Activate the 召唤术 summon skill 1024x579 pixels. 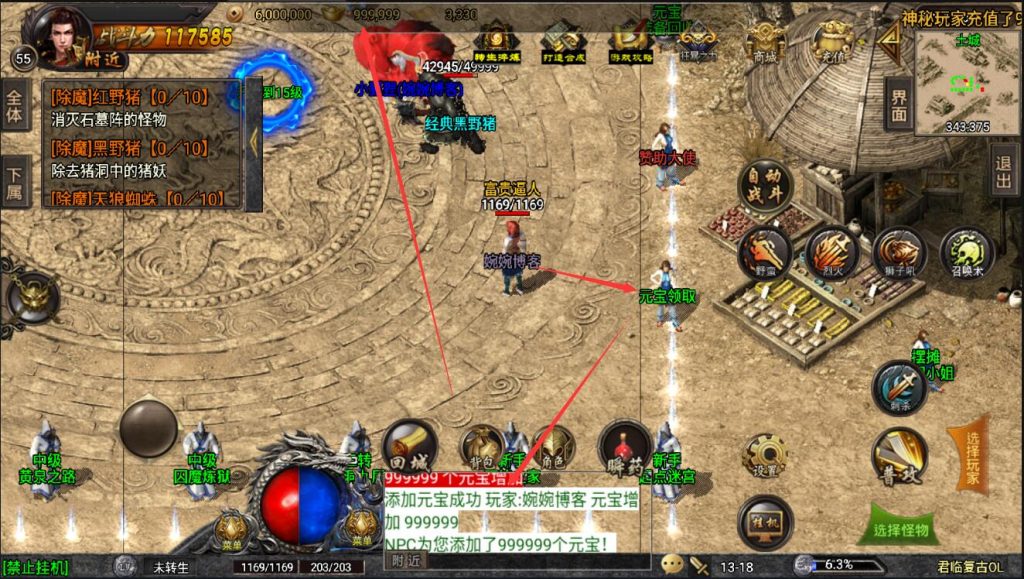966,251
